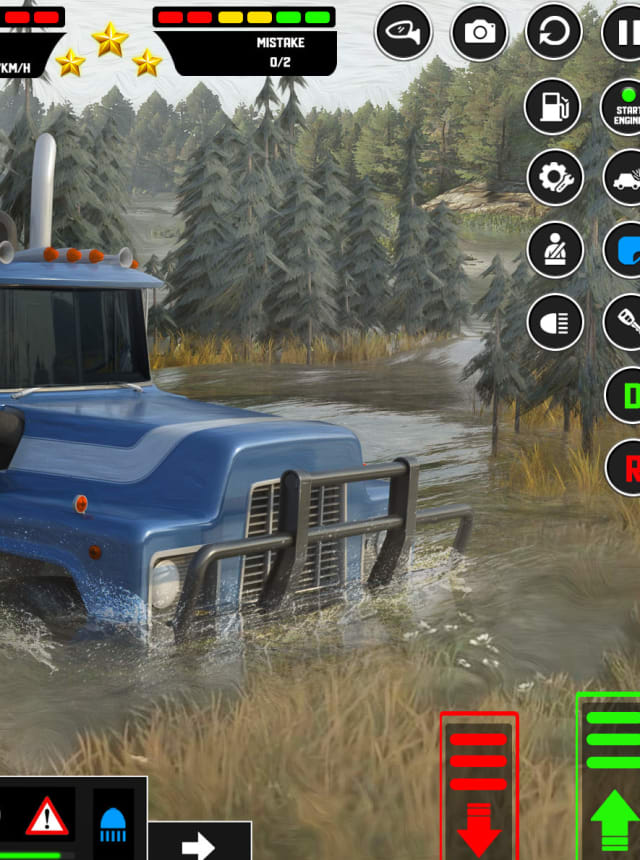This screenshot has height=860, width=640.
Task: Shift into Drive with the green D
Action: pyautogui.click(x=626, y=395)
